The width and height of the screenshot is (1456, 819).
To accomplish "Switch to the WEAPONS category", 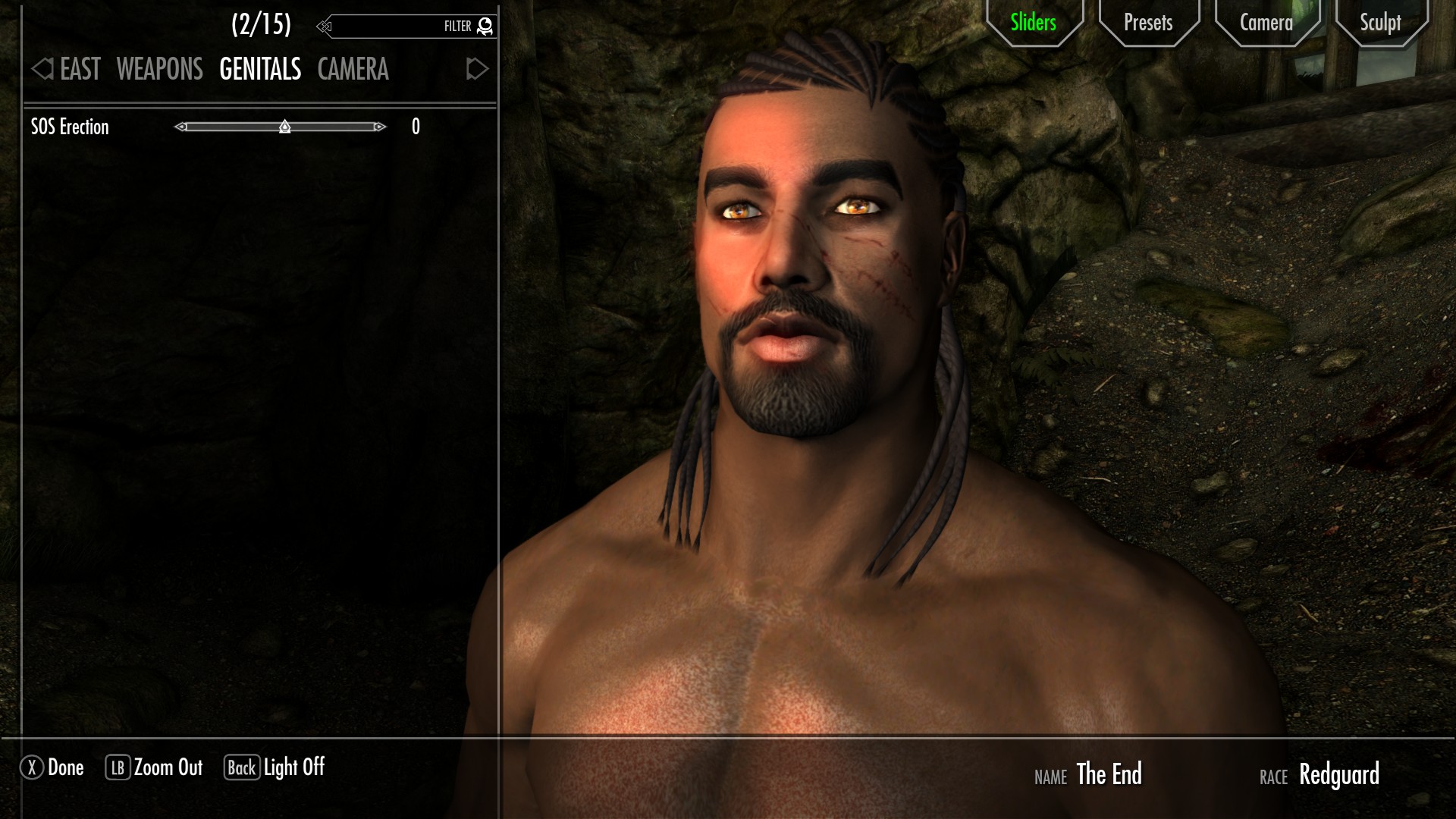I will [158, 70].
